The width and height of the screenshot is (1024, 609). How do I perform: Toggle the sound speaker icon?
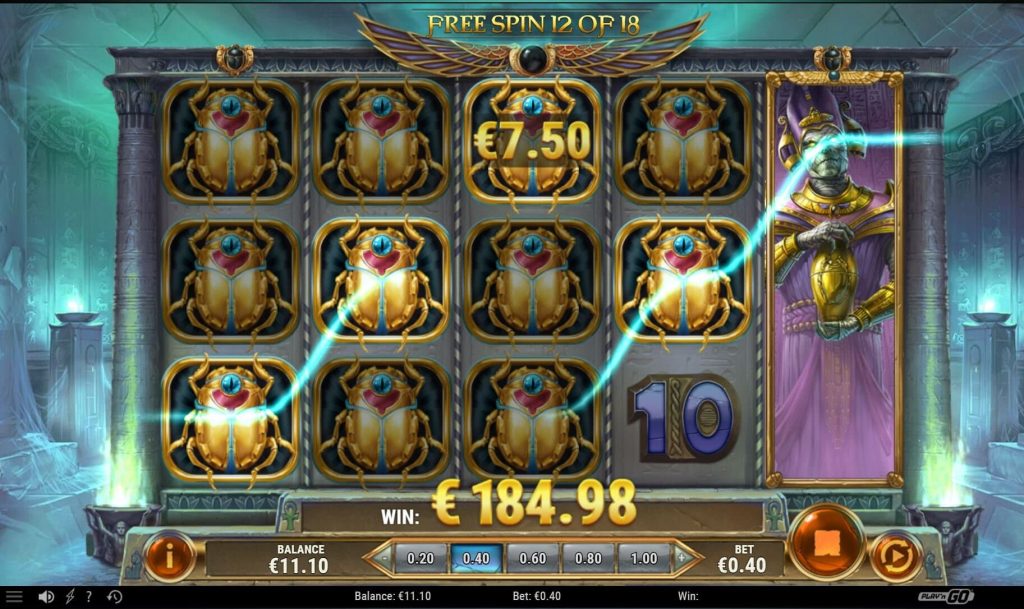click(x=46, y=597)
